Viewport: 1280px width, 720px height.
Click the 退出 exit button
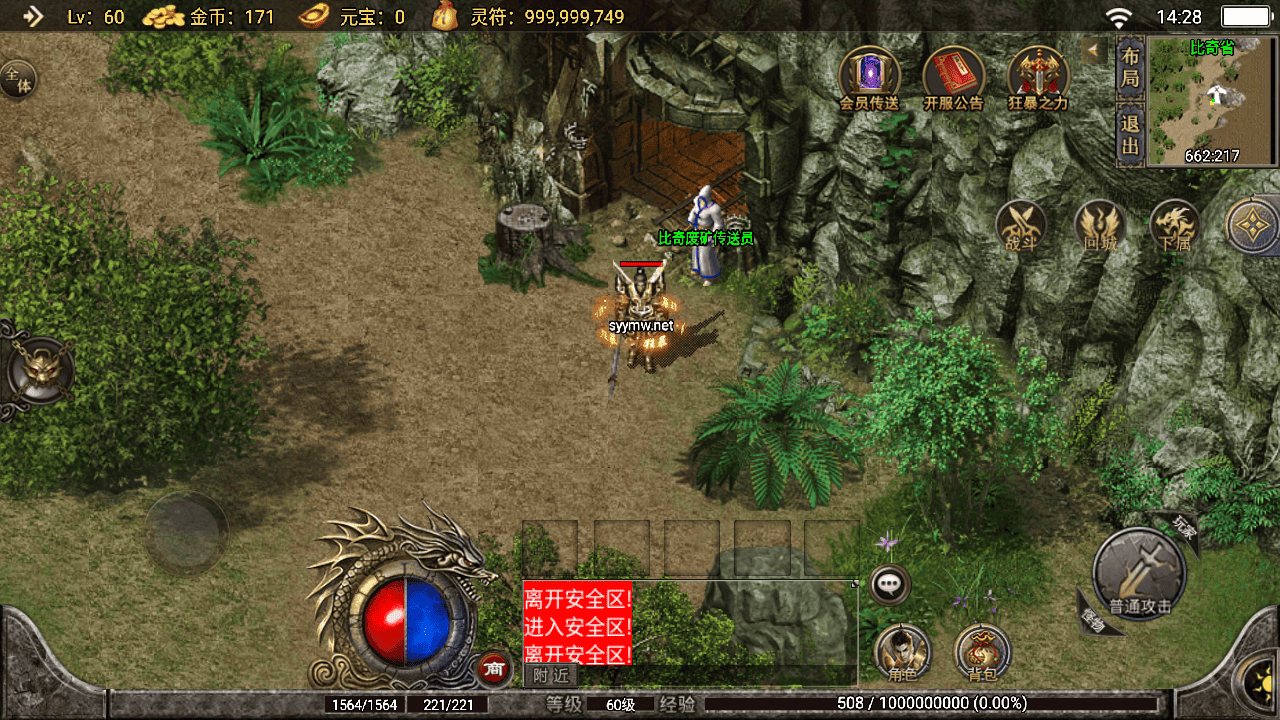(x=1130, y=135)
